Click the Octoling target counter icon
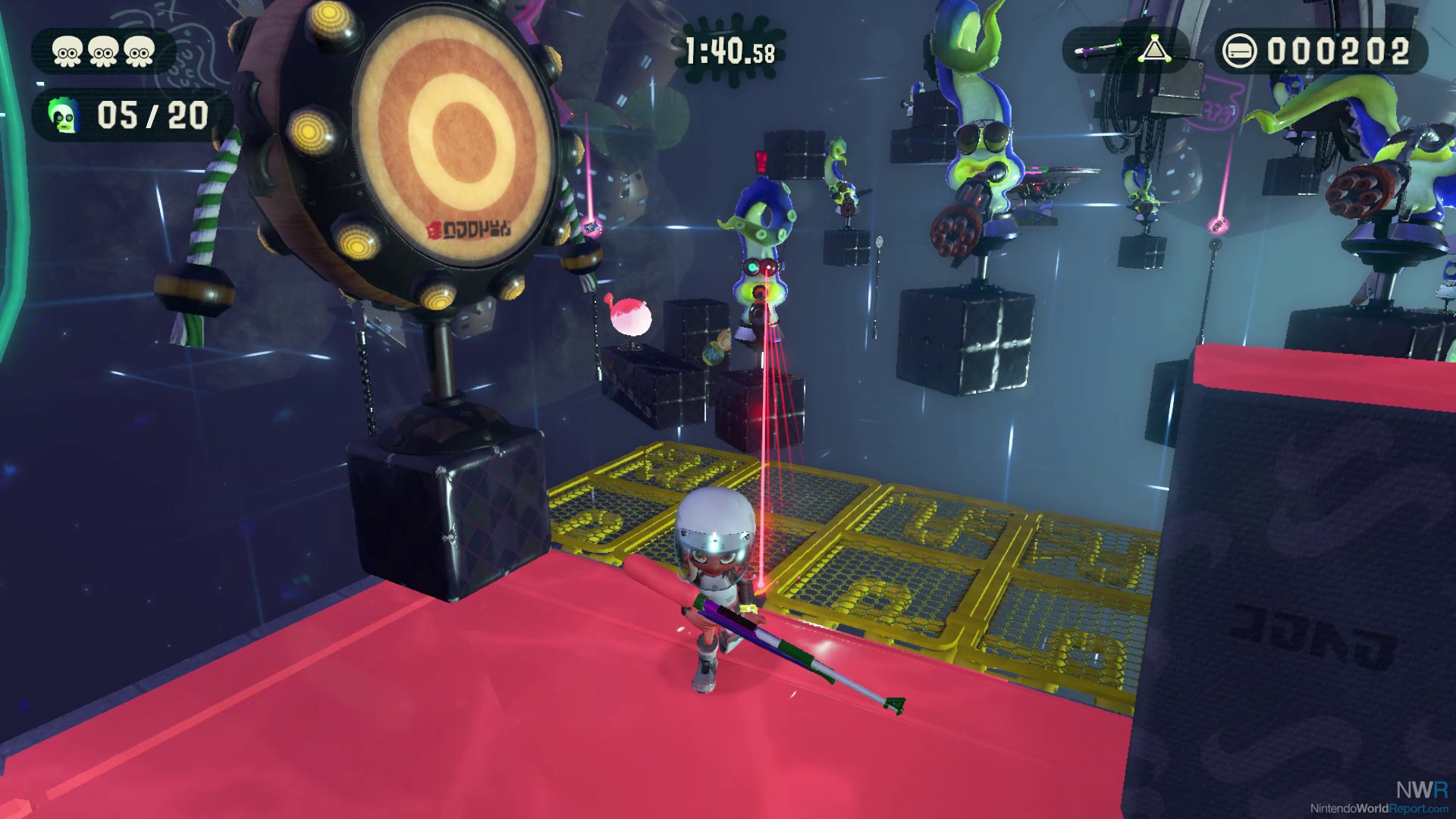This screenshot has height=819, width=1456. 64,116
